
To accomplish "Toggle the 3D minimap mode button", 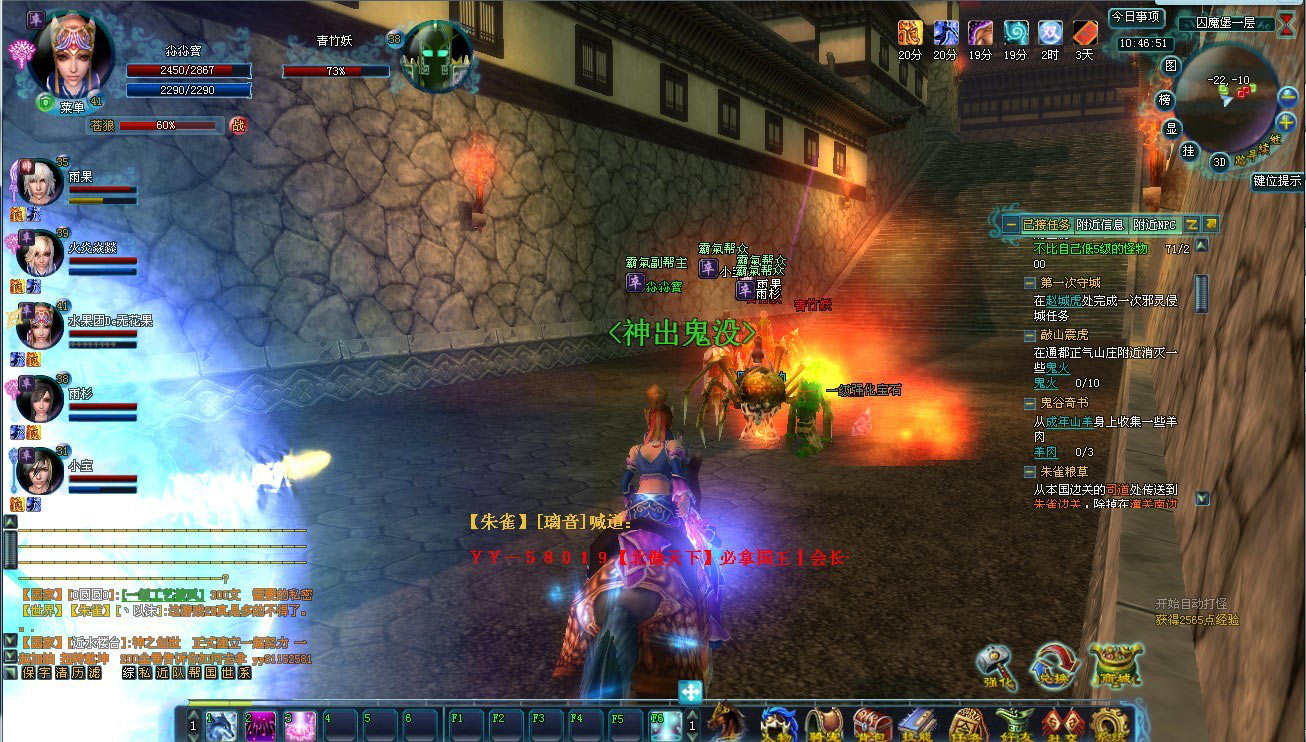I will [1219, 162].
